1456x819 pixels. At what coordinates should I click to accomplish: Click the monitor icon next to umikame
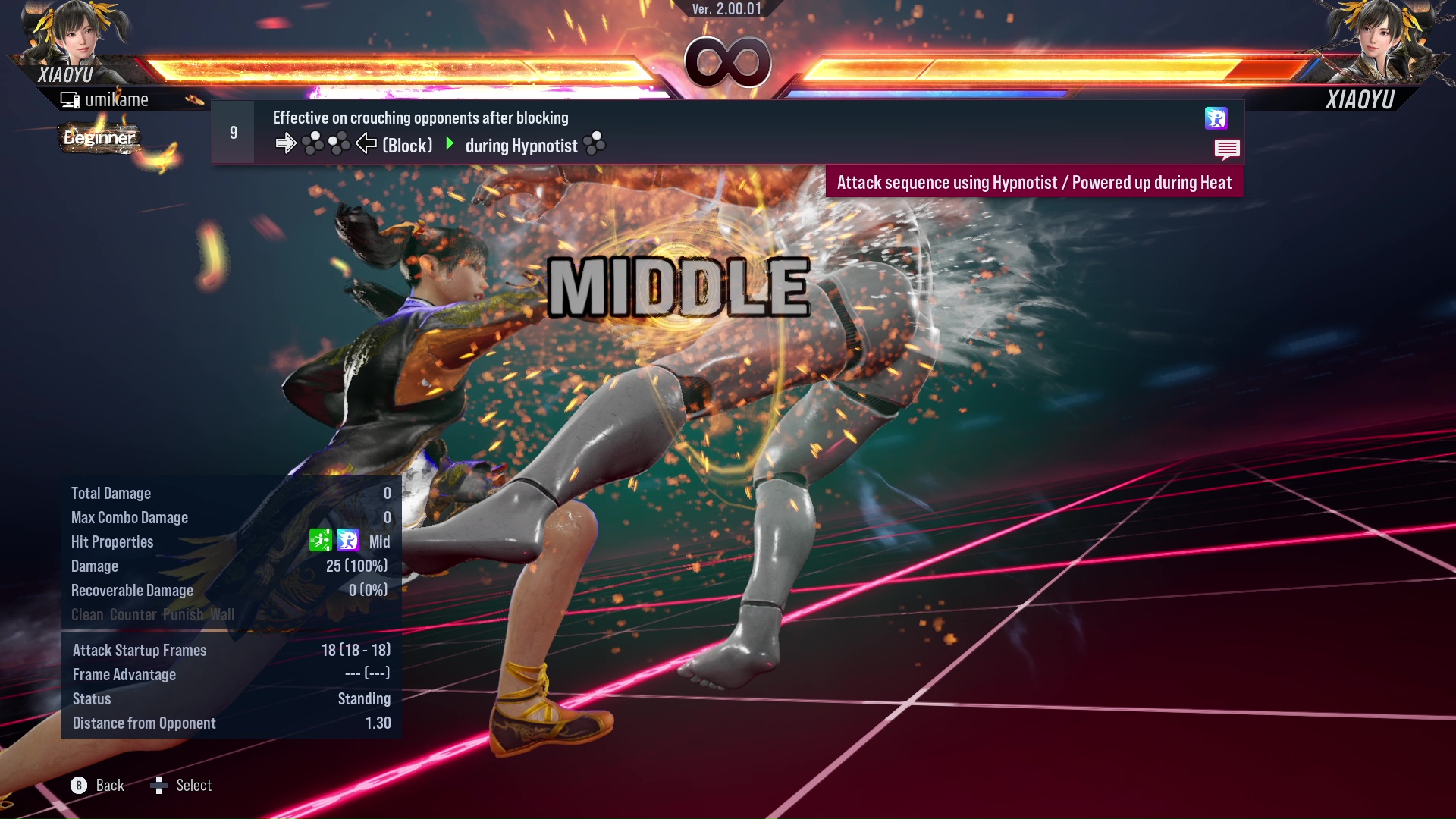[69, 98]
